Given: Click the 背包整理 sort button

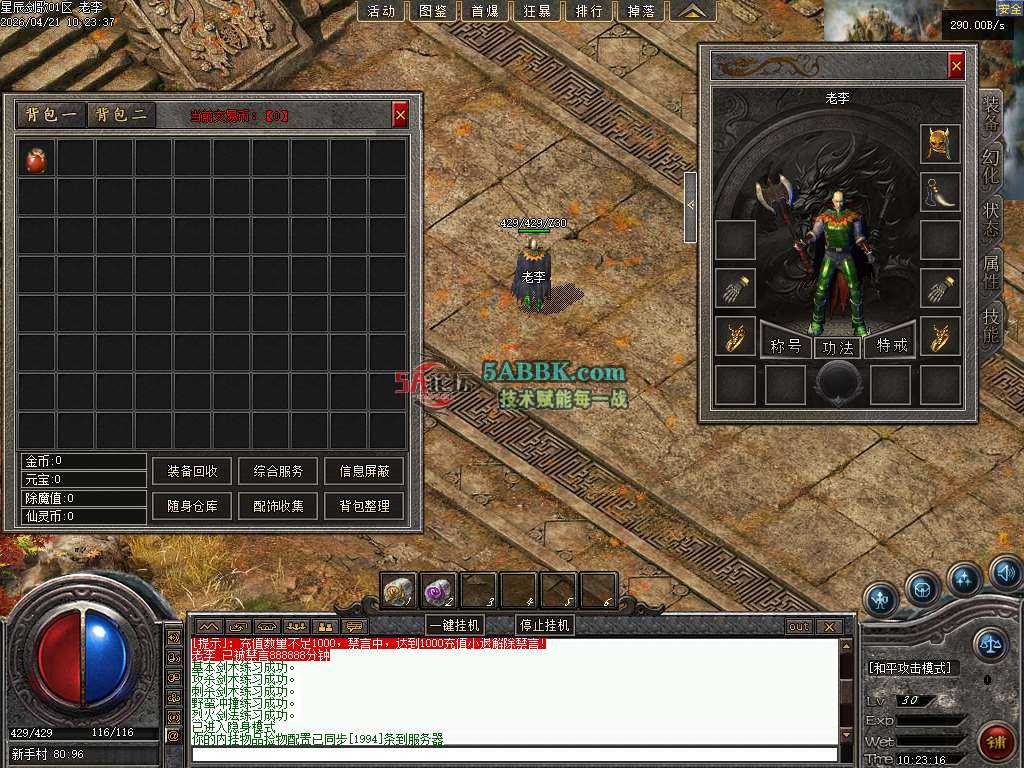Looking at the screenshot, I should (x=364, y=506).
